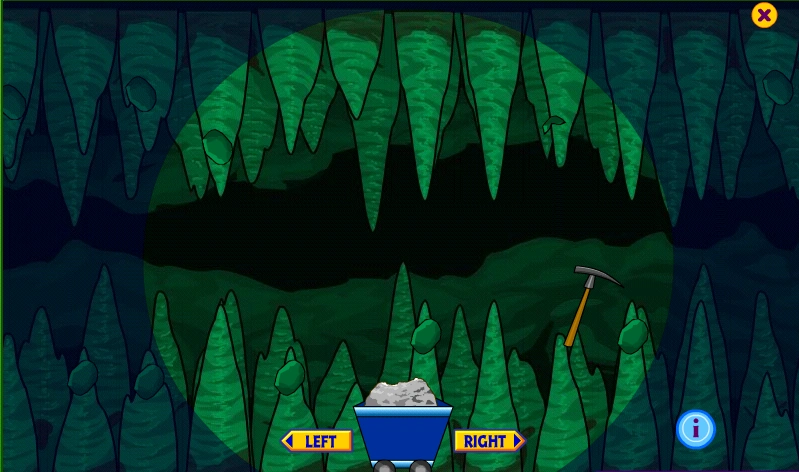Image resolution: width=799 pixels, height=472 pixels.
Task: Move the cart with the RIGHT button
Action: point(489,441)
